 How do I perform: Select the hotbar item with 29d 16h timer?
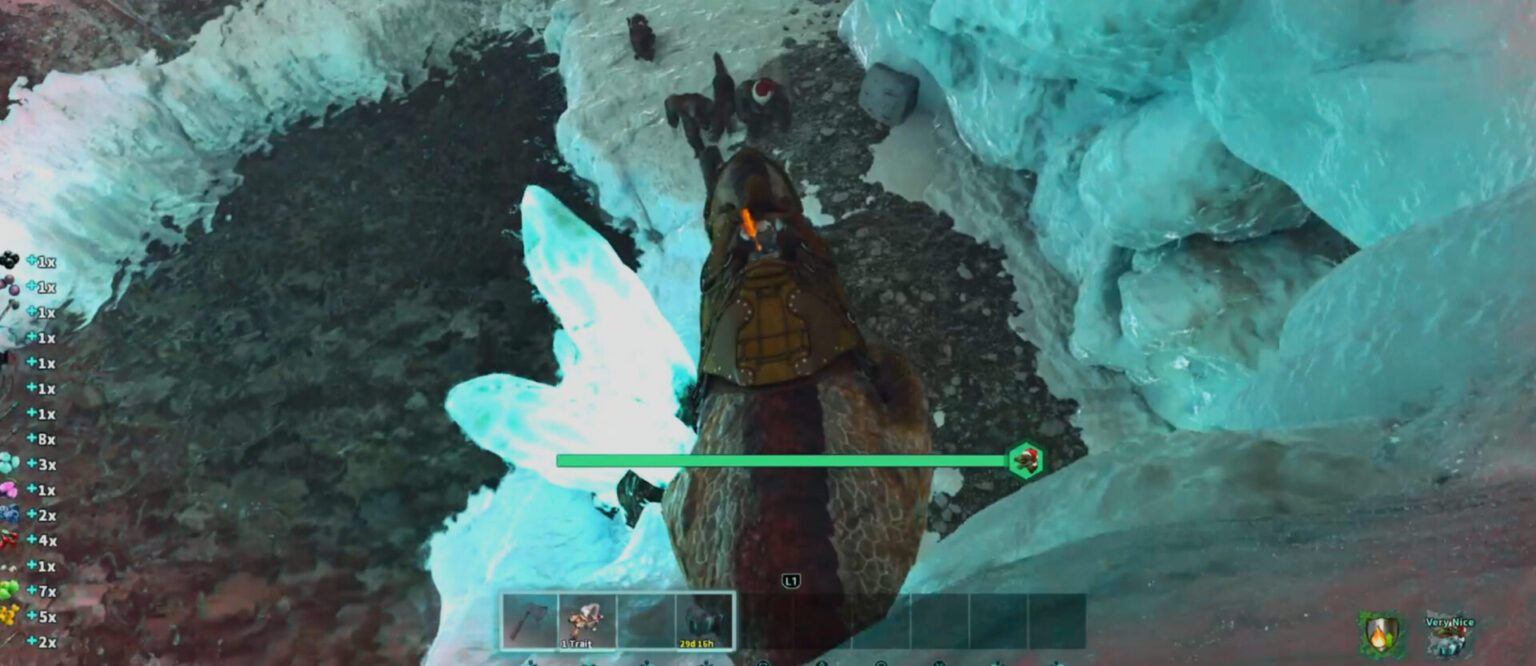[705, 621]
